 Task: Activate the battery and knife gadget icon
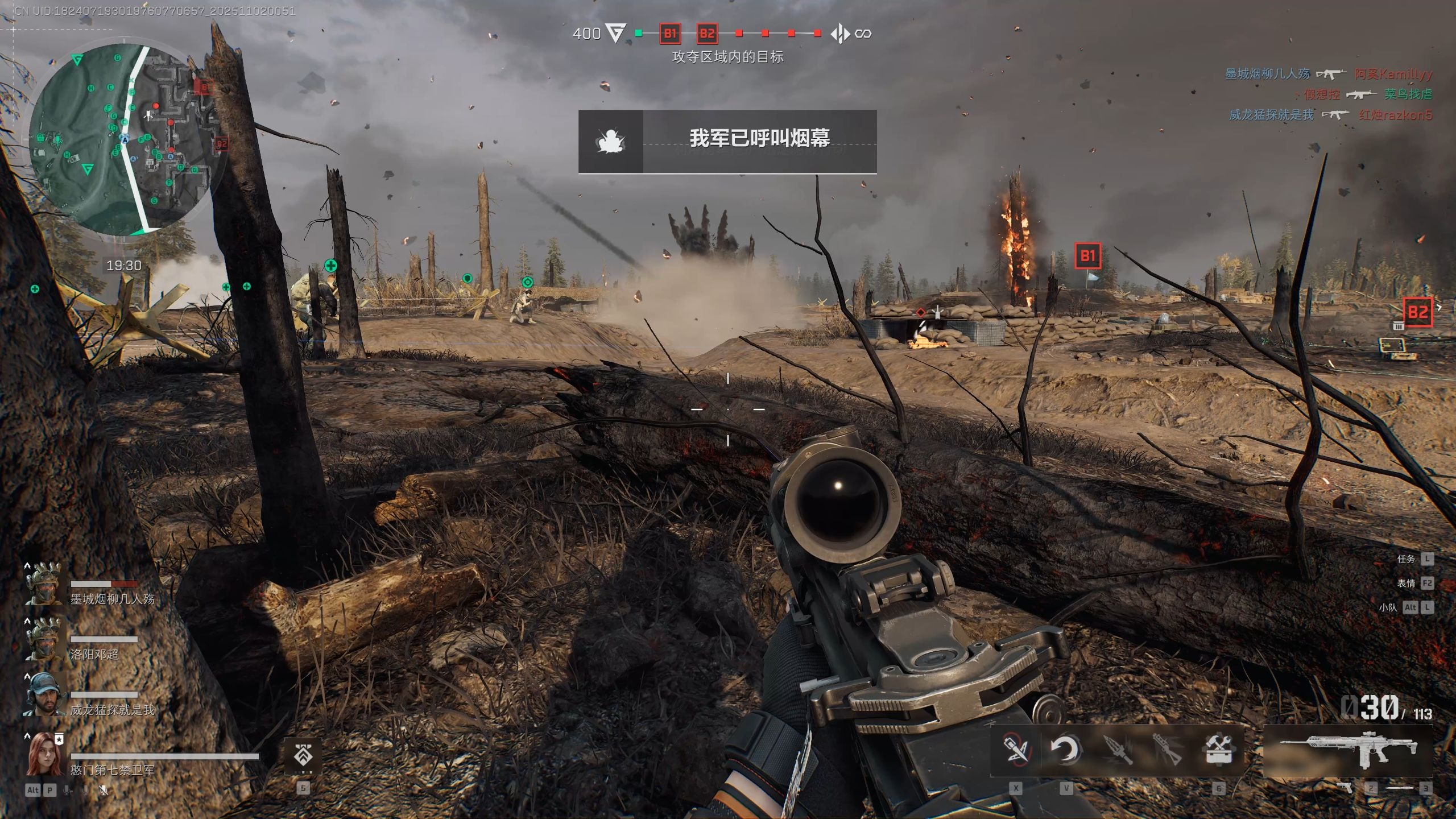[1015, 750]
